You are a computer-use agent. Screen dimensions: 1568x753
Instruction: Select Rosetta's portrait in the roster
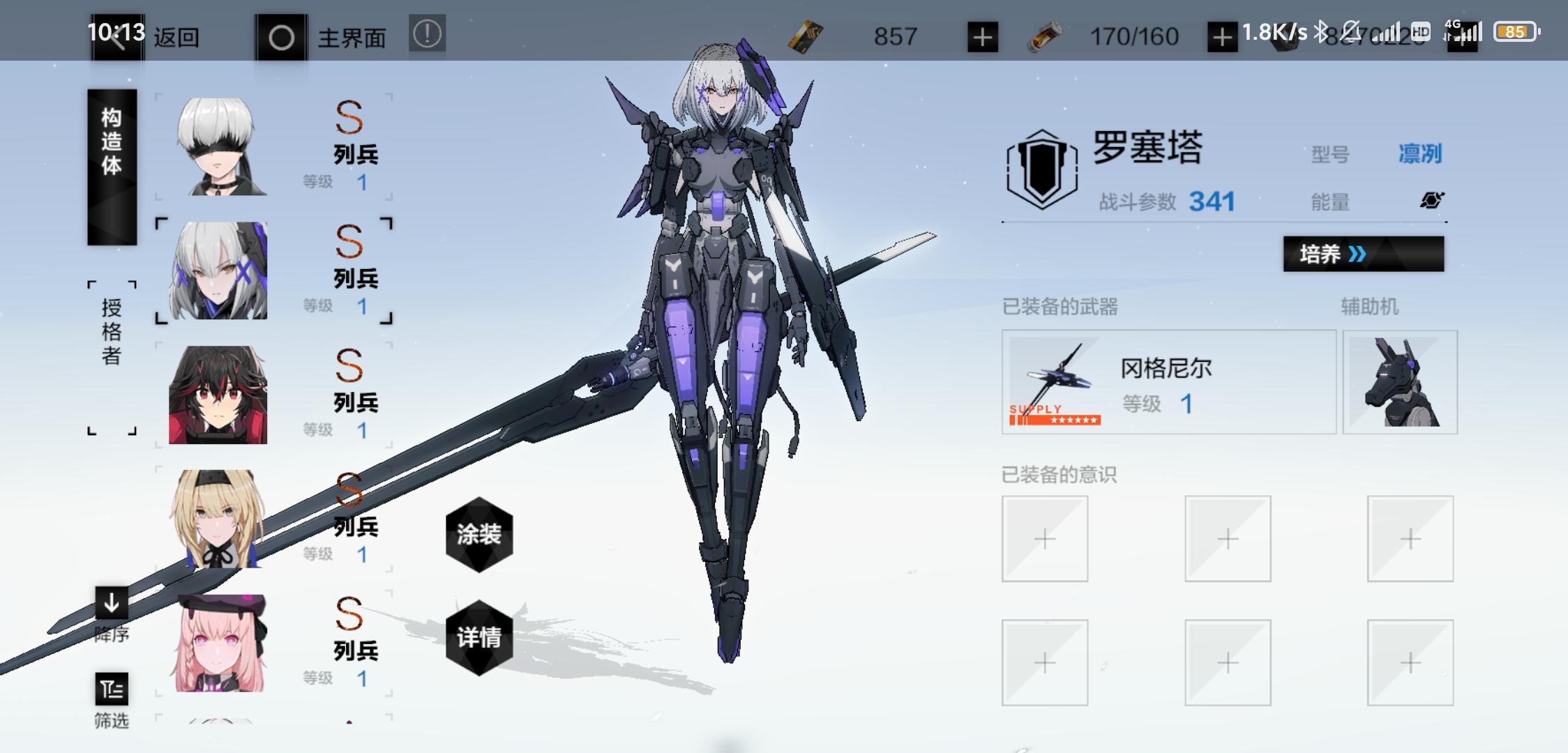pyautogui.click(x=220, y=272)
